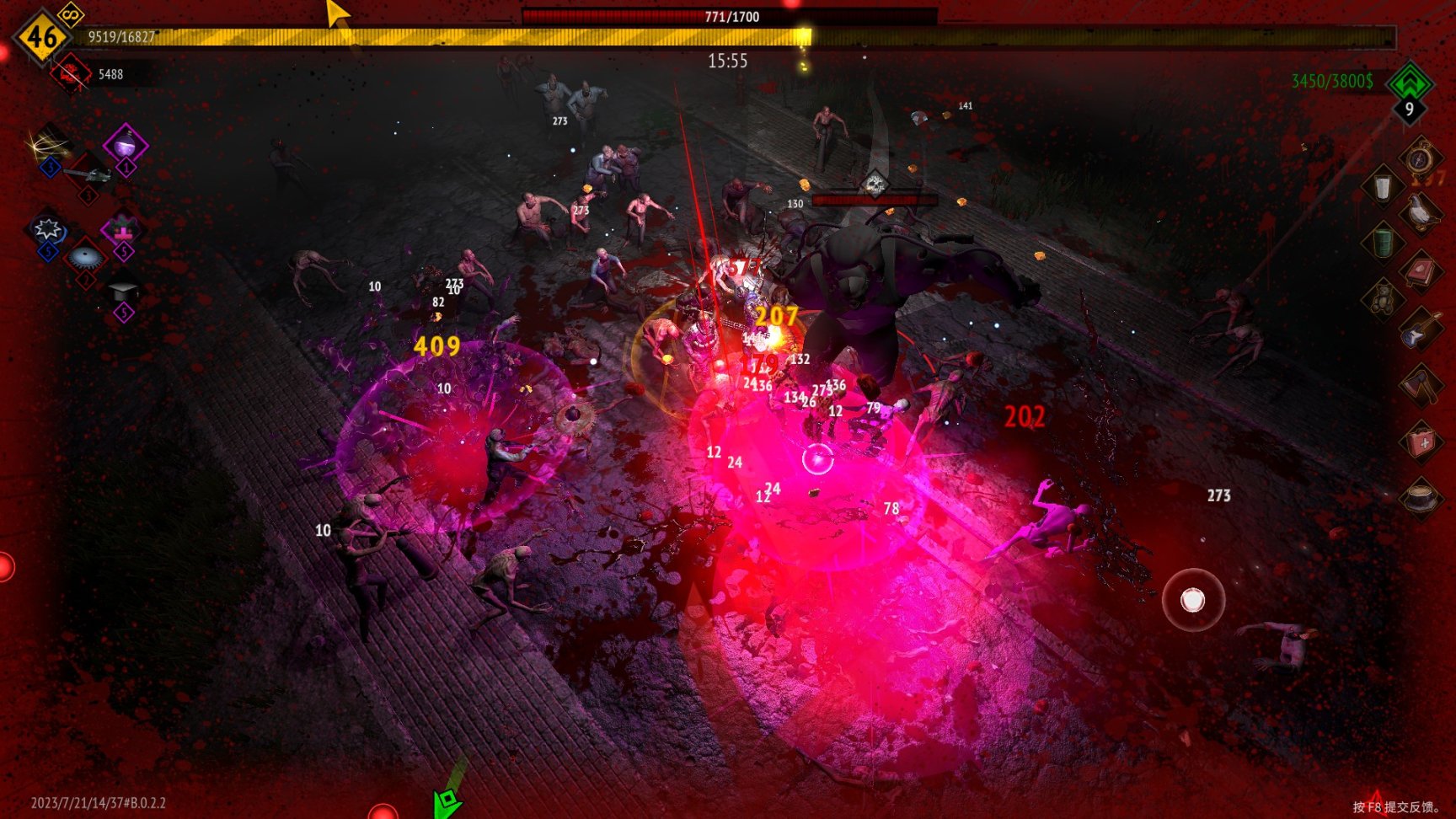Select the pocket watch item
The height and width of the screenshot is (819, 1456).
pos(1421,157)
